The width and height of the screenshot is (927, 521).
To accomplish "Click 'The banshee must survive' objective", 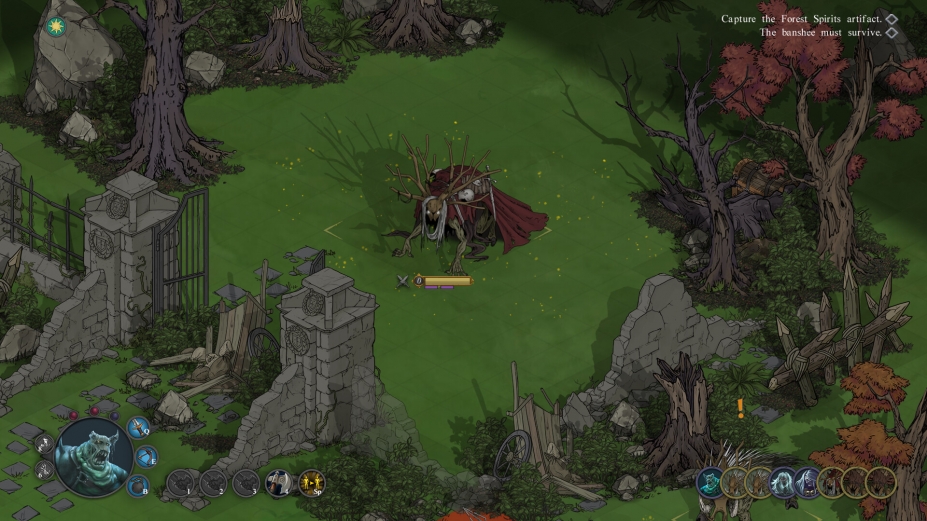I will pos(821,32).
